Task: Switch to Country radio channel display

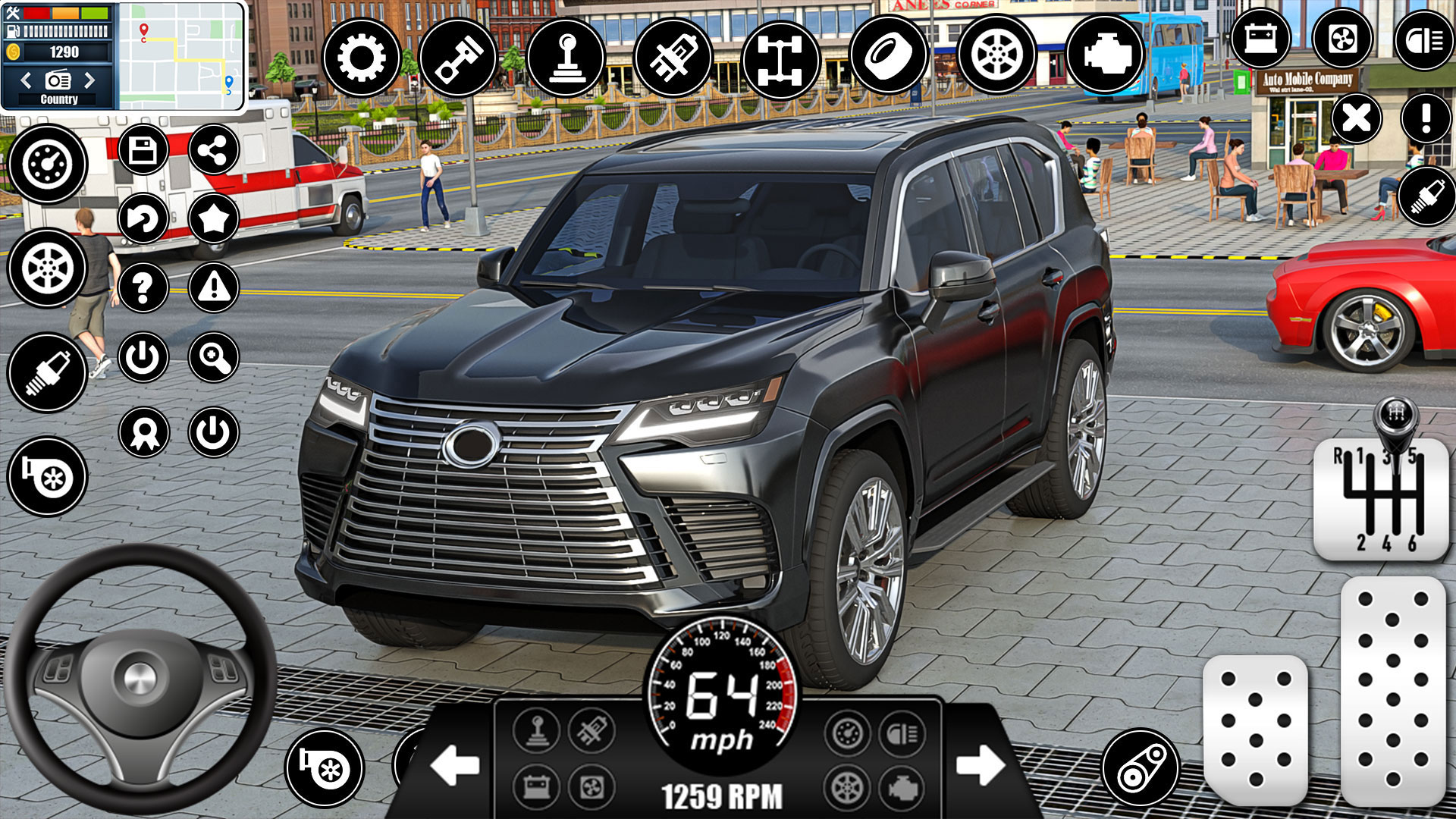Action: [59, 99]
